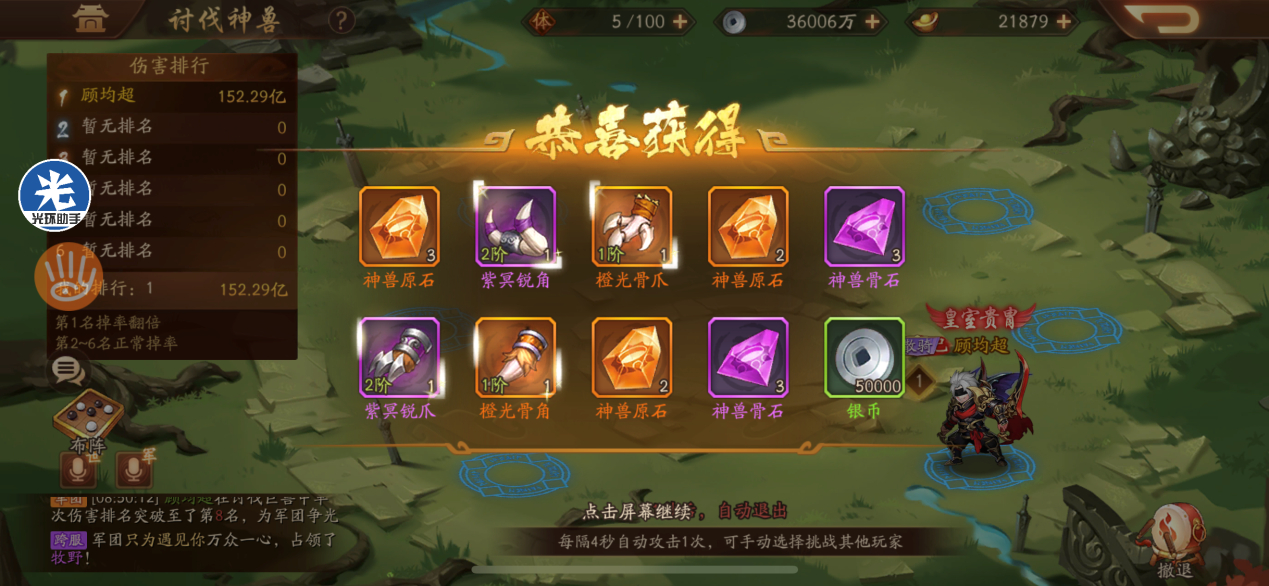Tap the 撤退 retreat button

pos(1175,540)
